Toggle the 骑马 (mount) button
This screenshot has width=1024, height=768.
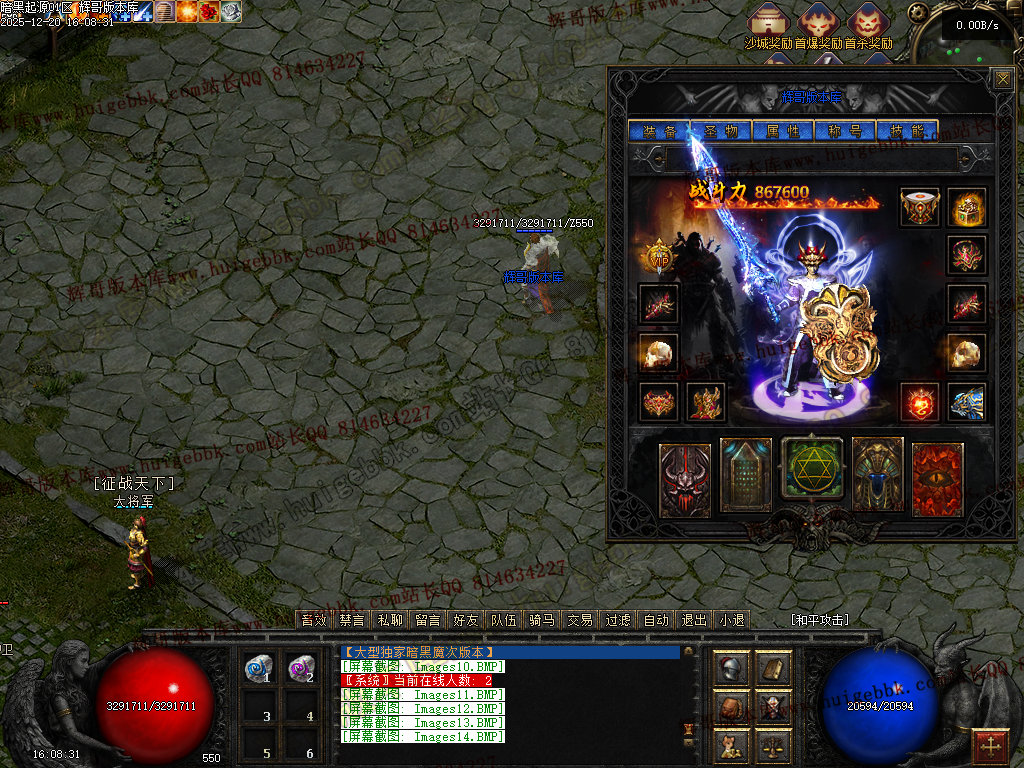pyautogui.click(x=542, y=620)
